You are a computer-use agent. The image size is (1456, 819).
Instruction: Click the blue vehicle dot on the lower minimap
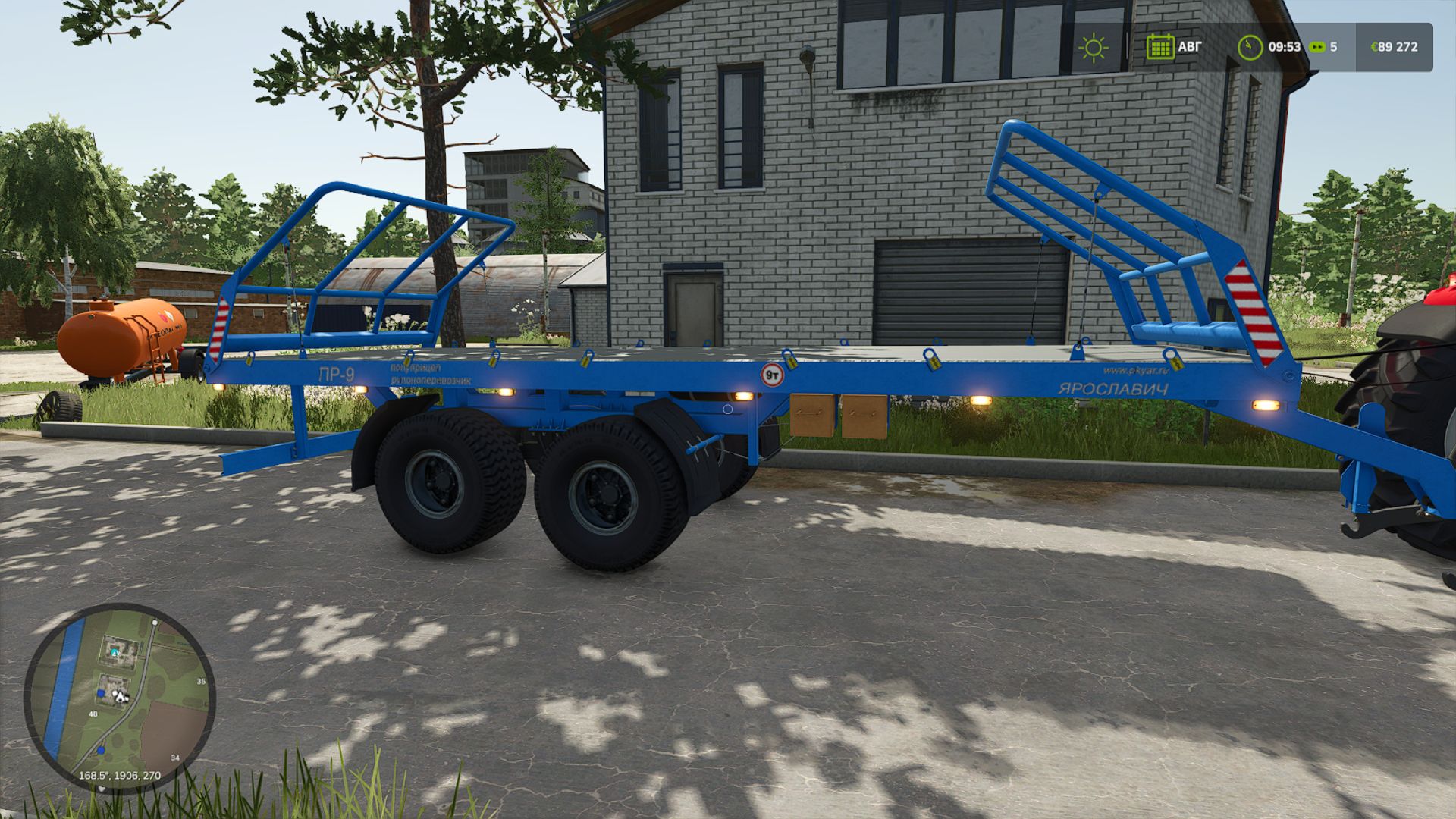click(x=101, y=750)
